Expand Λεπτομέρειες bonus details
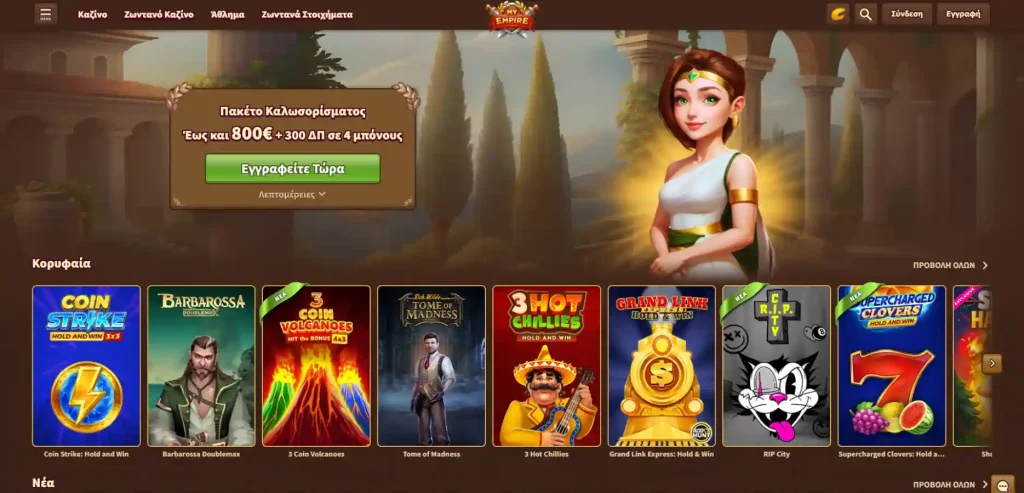This screenshot has width=1024, height=493. click(293, 194)
